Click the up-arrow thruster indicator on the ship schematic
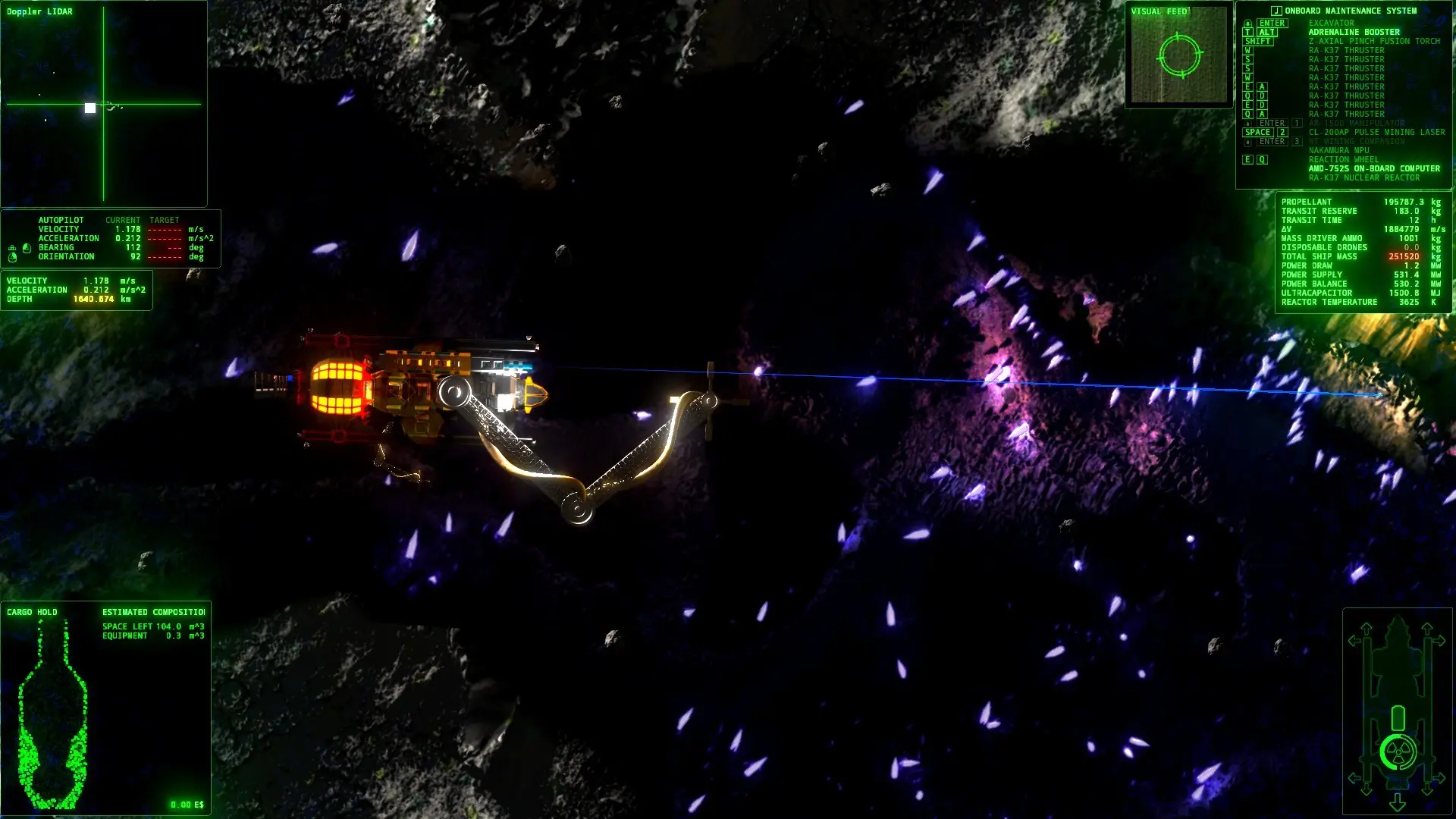Screen dimensions: 1456x819 [1367, 628]
